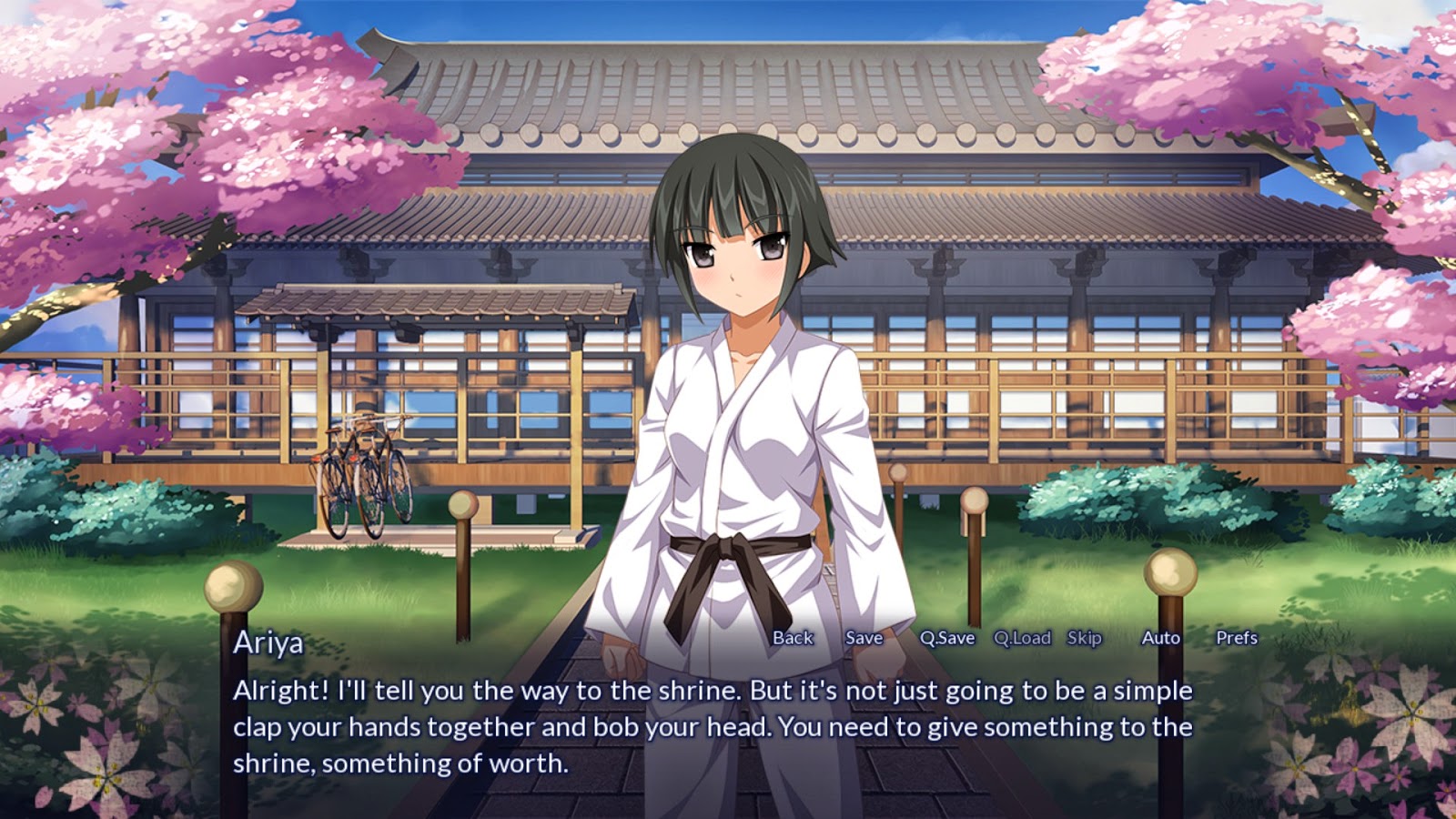Viewport: 1456px width, 819px height.
Task: Click the cherry blossom tree on the left
Action: tap(136, 136)
